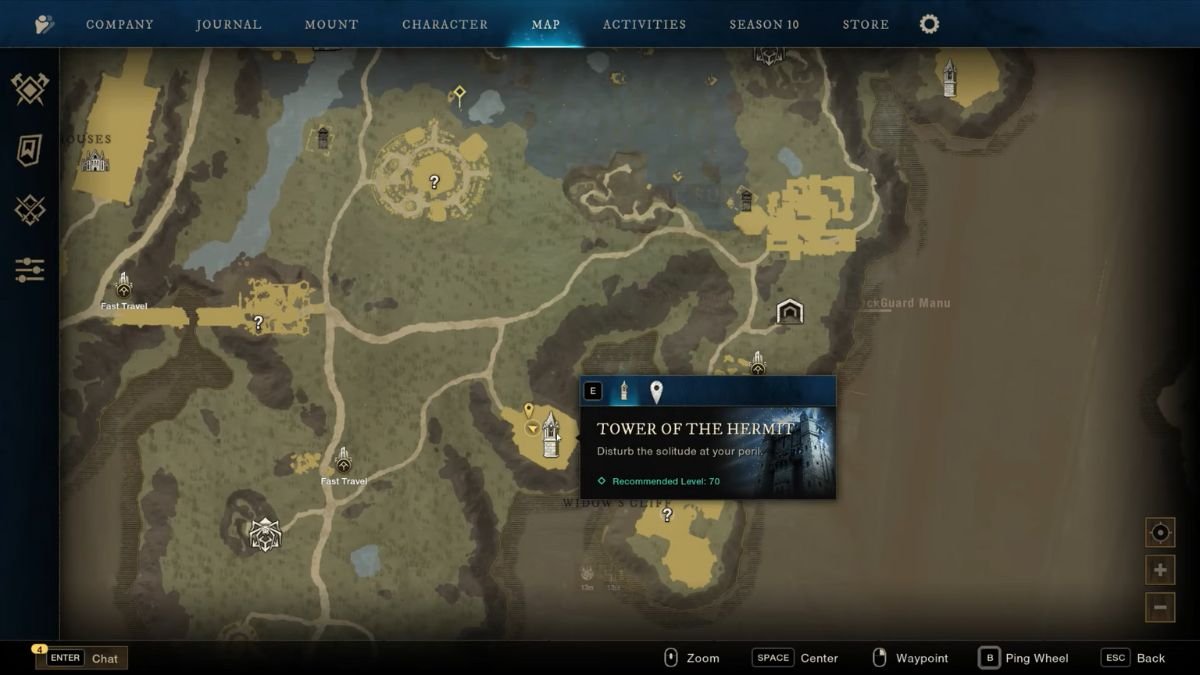Screen dimensions: 1200x675
Task: Open the Activities tab
Action: 644,24
